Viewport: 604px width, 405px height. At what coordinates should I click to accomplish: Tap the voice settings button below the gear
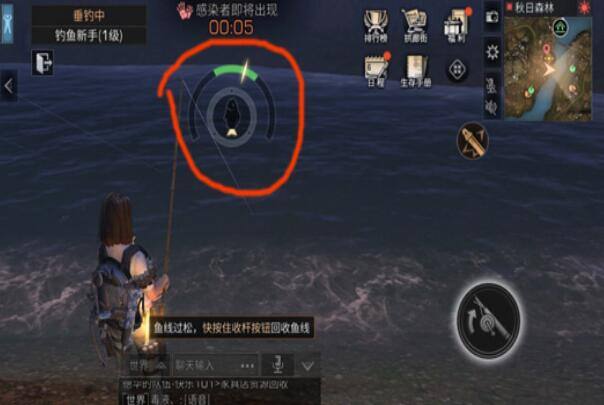pyautogui.click(x=492, y=87)
